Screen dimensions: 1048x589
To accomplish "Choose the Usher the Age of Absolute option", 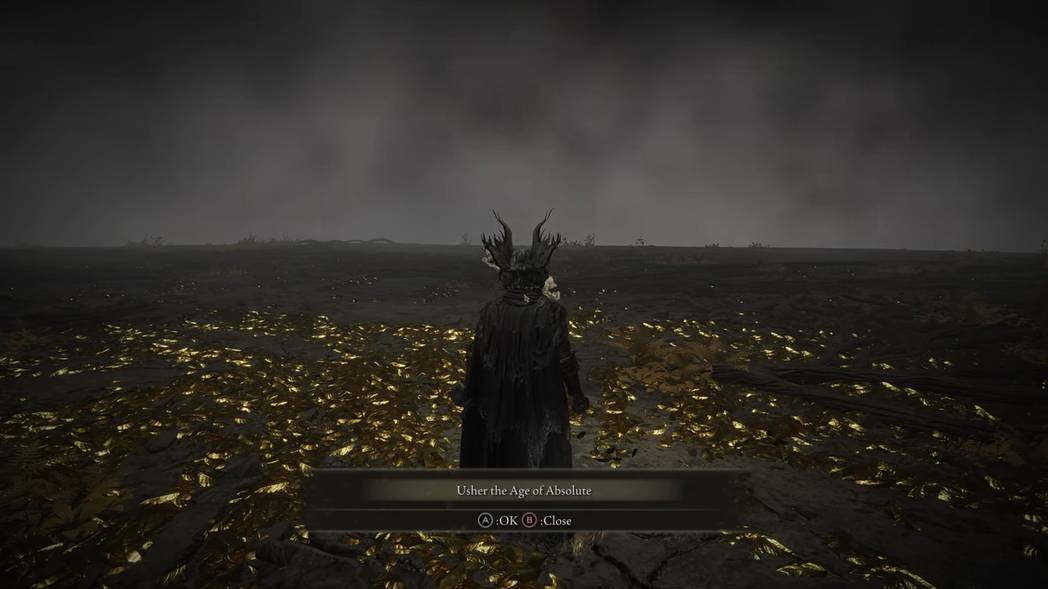I will 524,491.
